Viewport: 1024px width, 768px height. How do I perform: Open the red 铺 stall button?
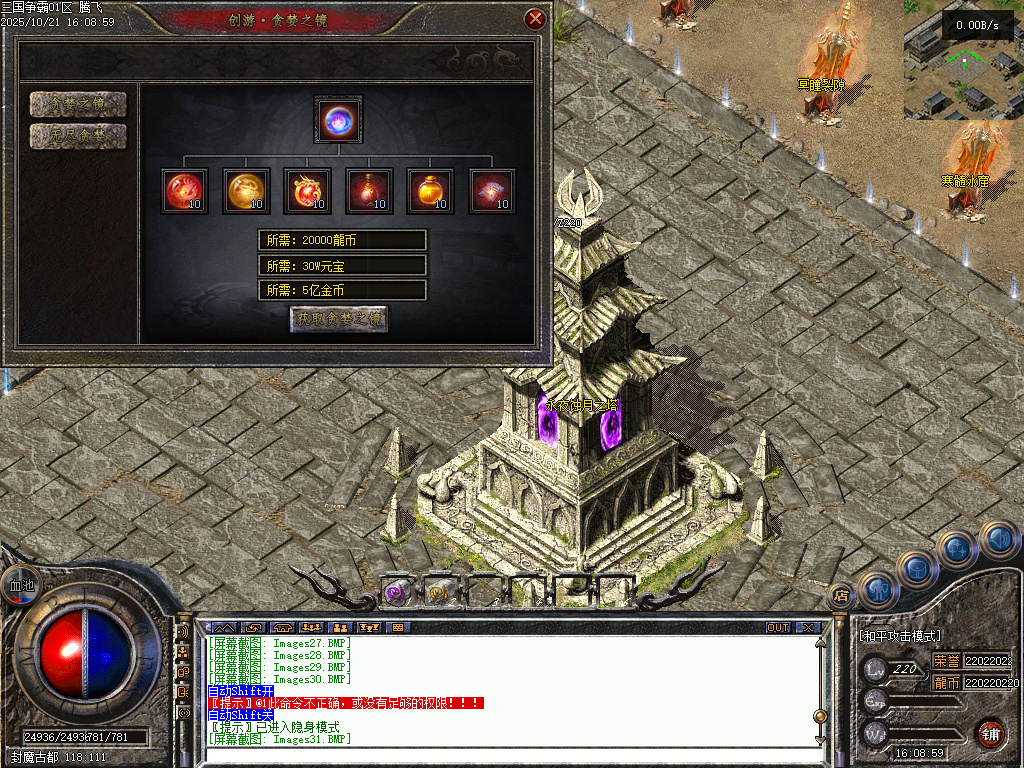(991, 733)
